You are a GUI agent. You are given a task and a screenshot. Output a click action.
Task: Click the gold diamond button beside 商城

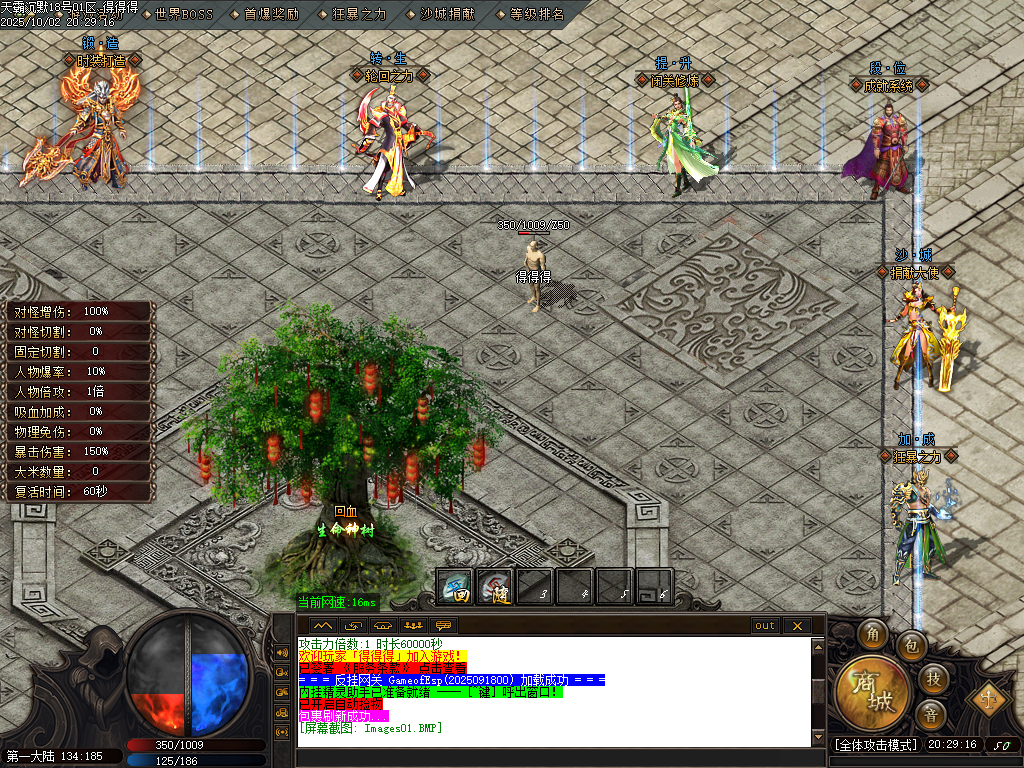(990, 696)
